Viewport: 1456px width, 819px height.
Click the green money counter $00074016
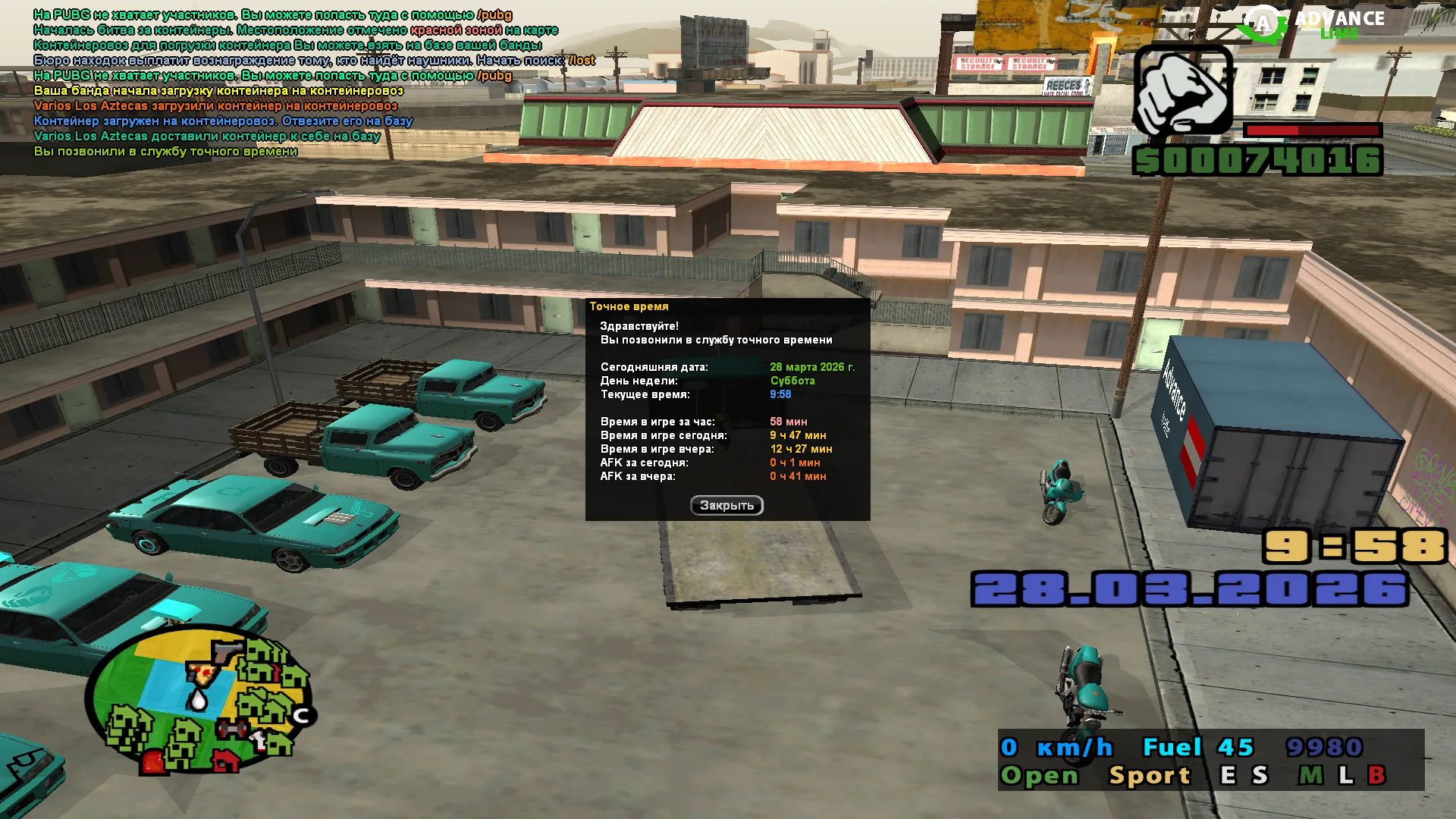(1258, 159)
